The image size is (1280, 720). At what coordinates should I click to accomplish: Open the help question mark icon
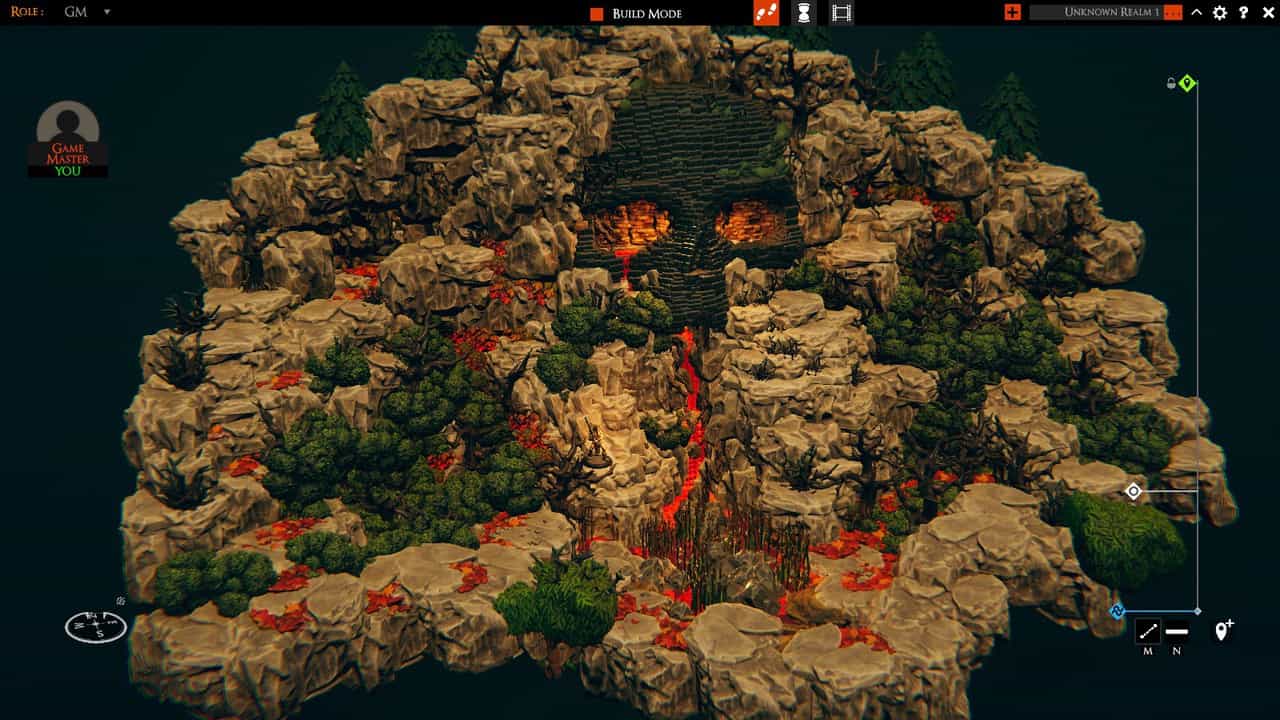1245,13
